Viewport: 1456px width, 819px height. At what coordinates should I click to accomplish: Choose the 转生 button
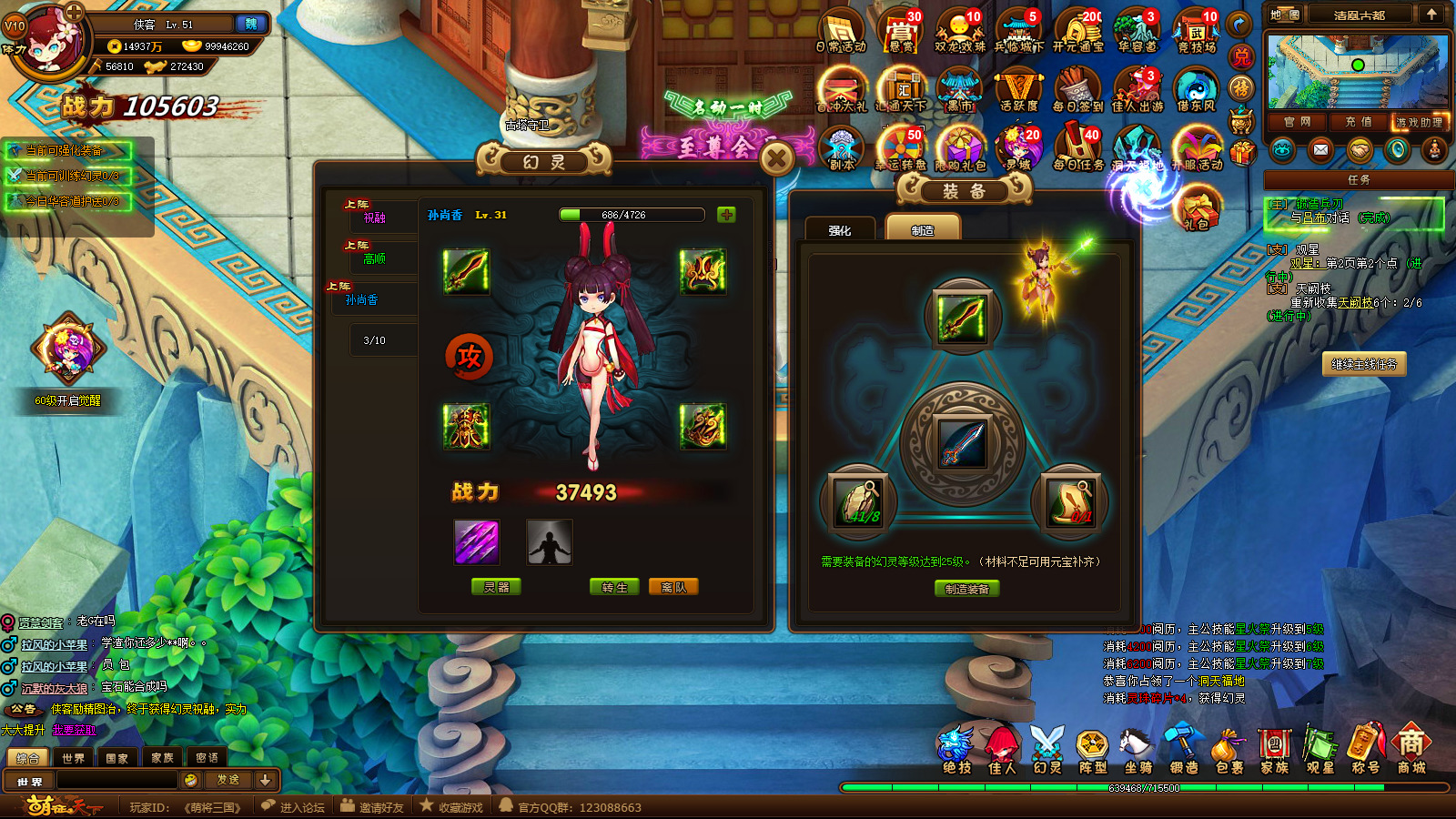coord(614,587)
